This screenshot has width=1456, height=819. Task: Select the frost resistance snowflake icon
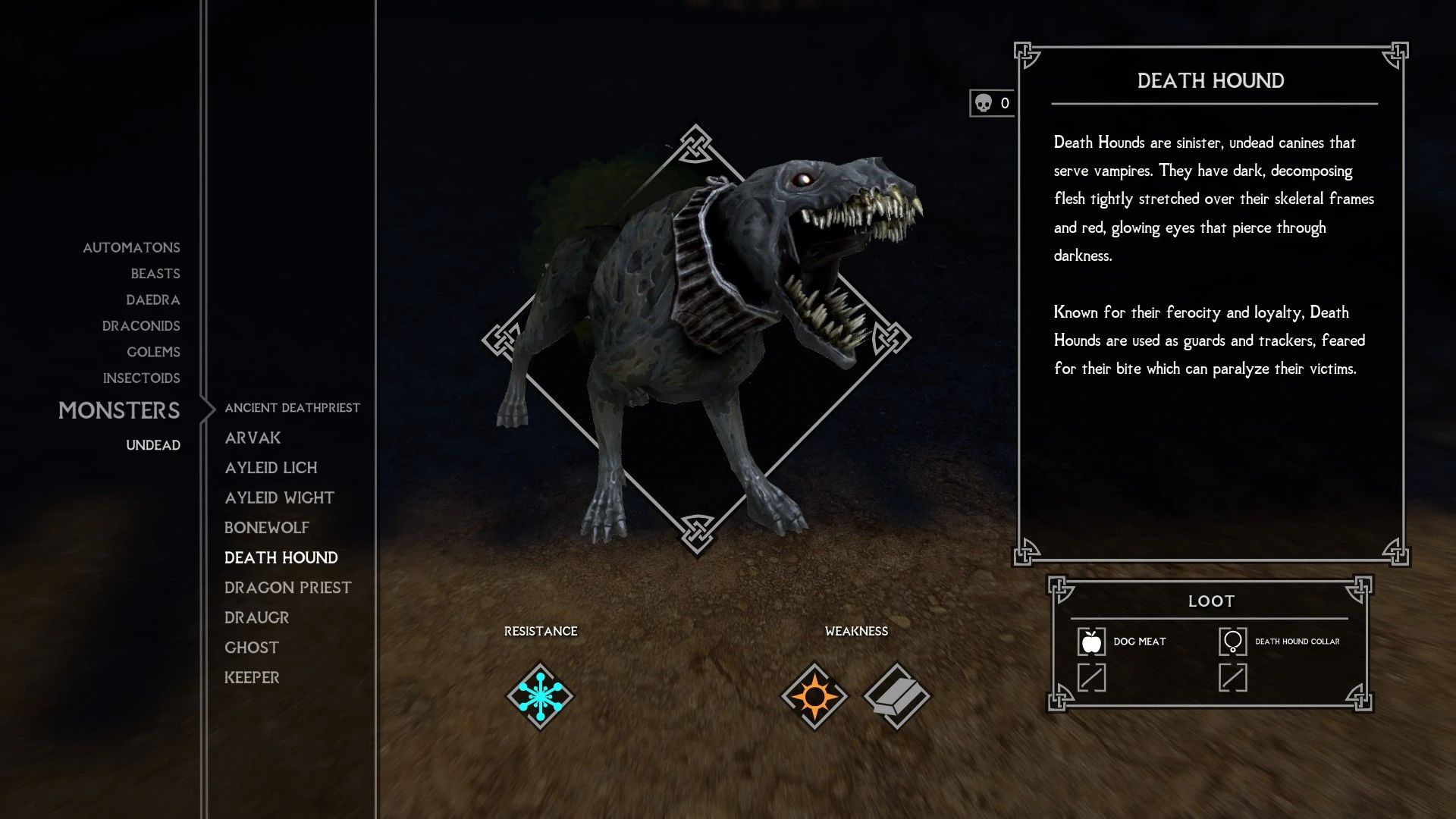tap(541, 697)
